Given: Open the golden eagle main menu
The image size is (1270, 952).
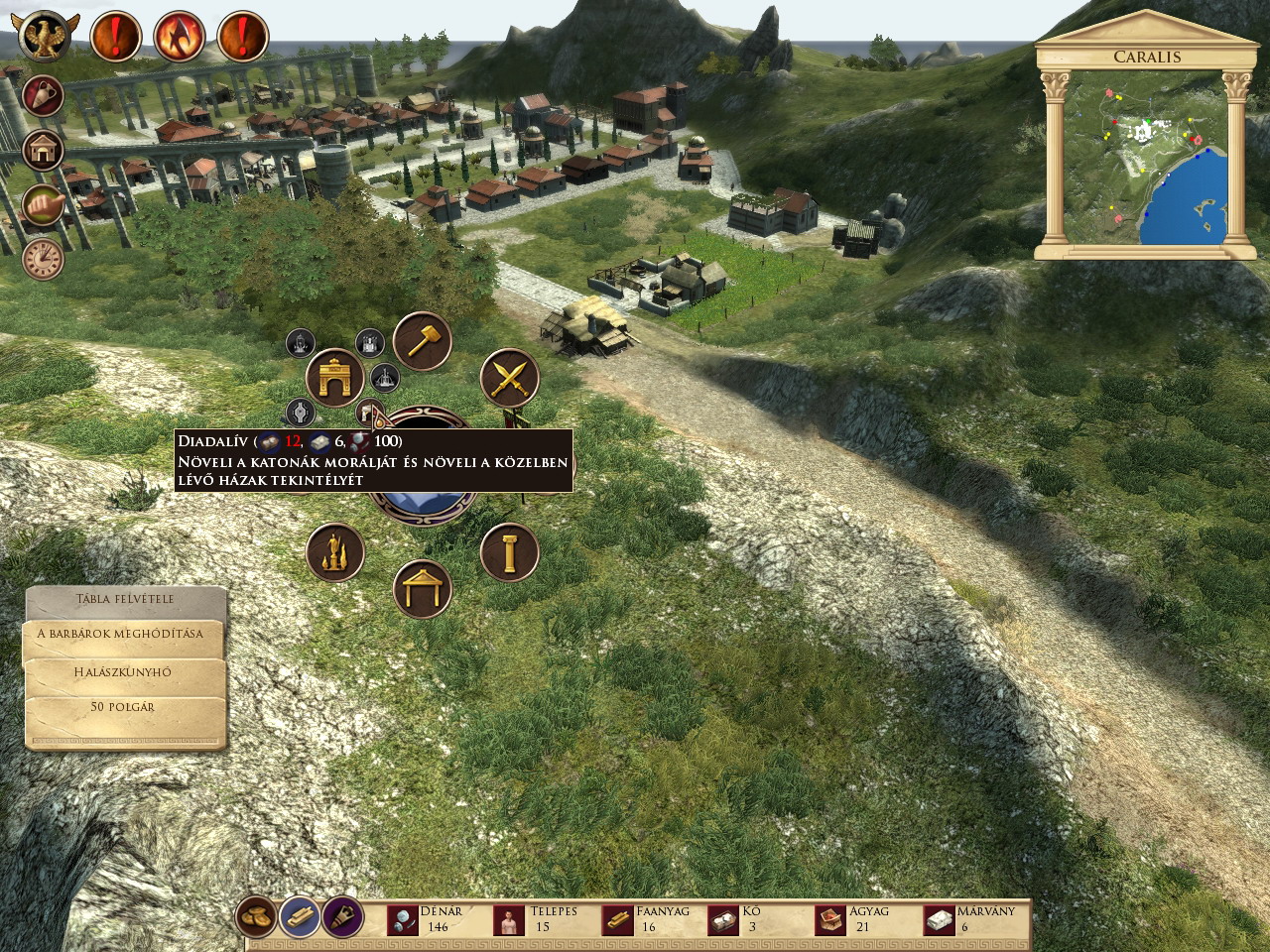Looking at the screenshot, I should [x=46, y=36].
